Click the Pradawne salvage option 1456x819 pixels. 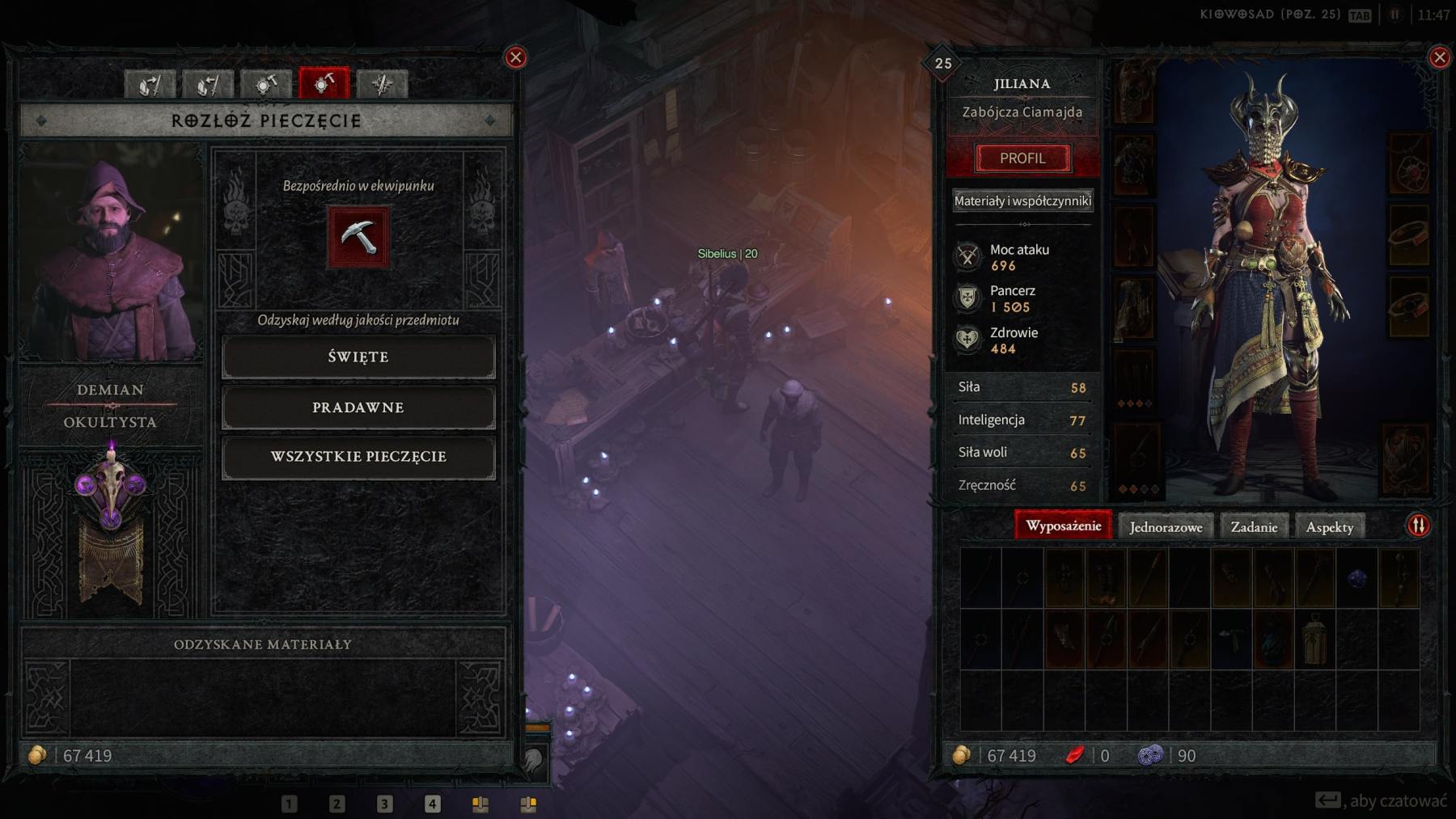click(x=359, y=407)
